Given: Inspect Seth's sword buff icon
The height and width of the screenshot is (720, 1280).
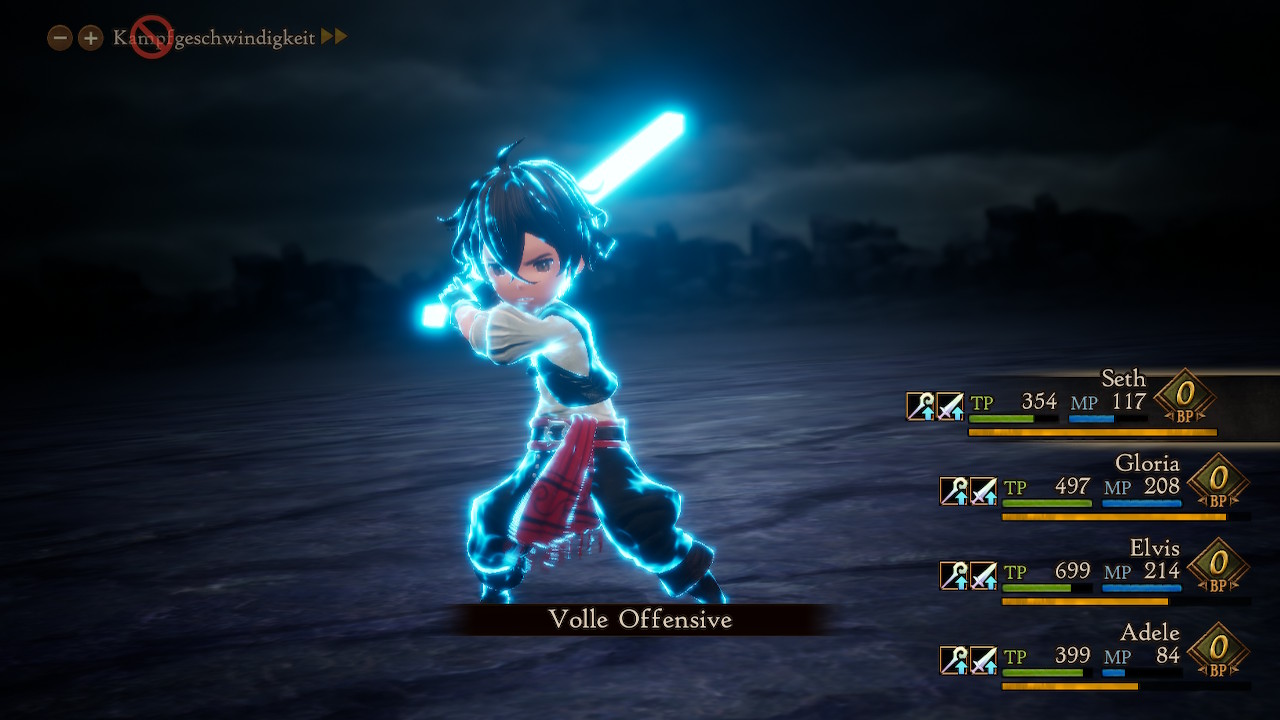Looking at the screenshot, I should click(x=950, y=406).
